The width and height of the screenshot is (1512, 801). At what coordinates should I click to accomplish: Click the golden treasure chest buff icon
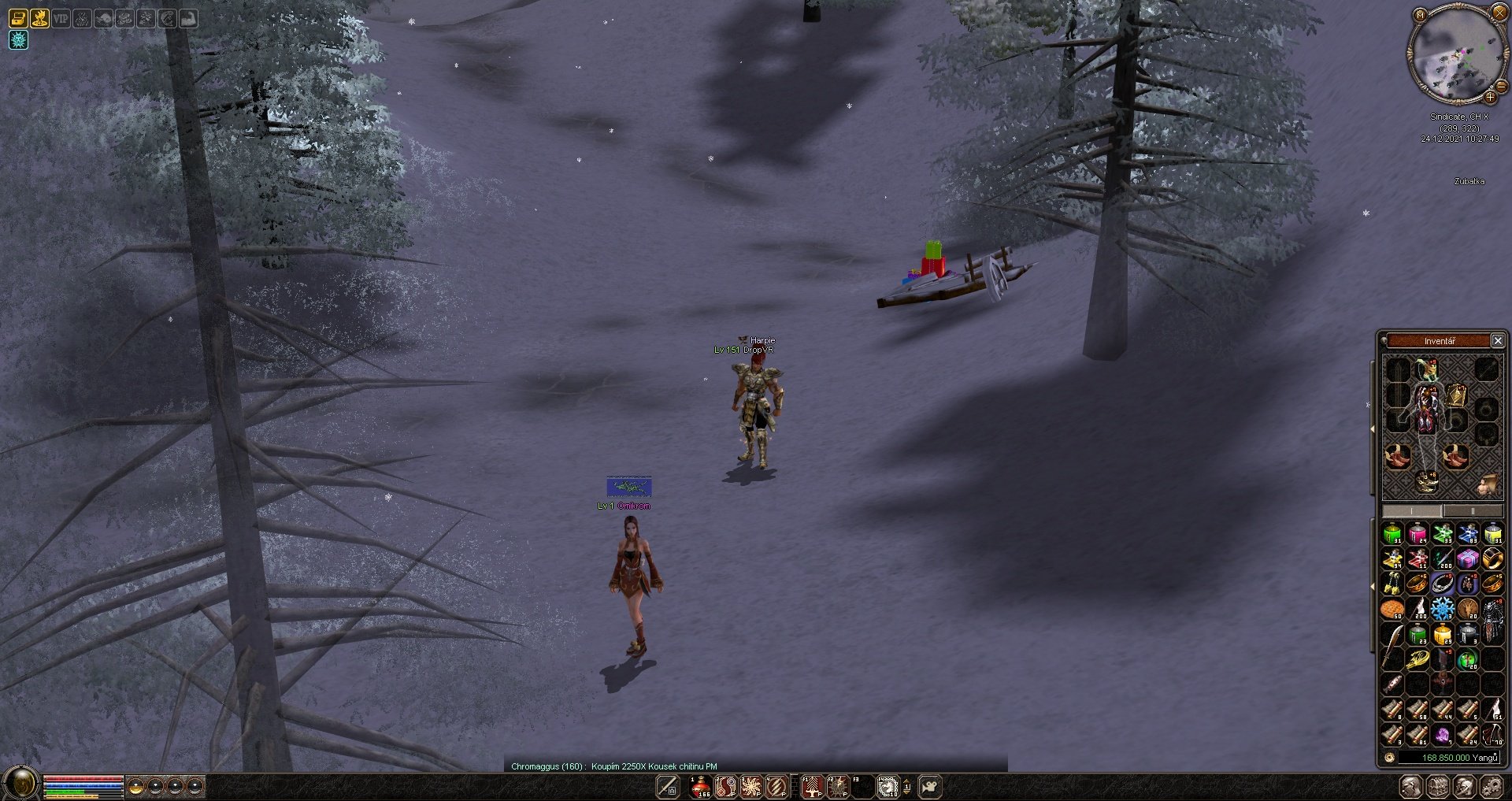tap(18, 18)
